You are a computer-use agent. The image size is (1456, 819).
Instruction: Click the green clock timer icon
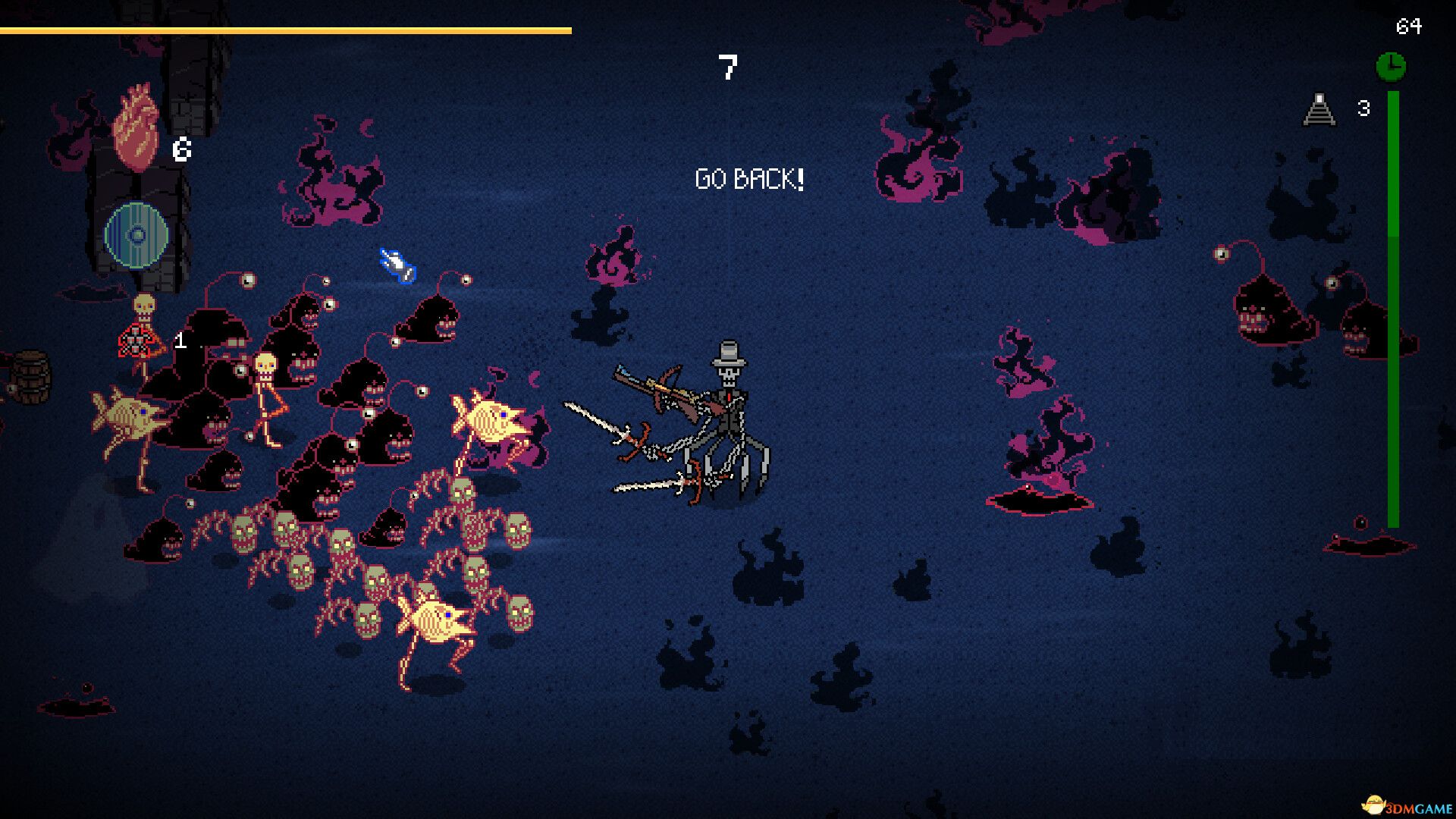tap(1391, 67)
